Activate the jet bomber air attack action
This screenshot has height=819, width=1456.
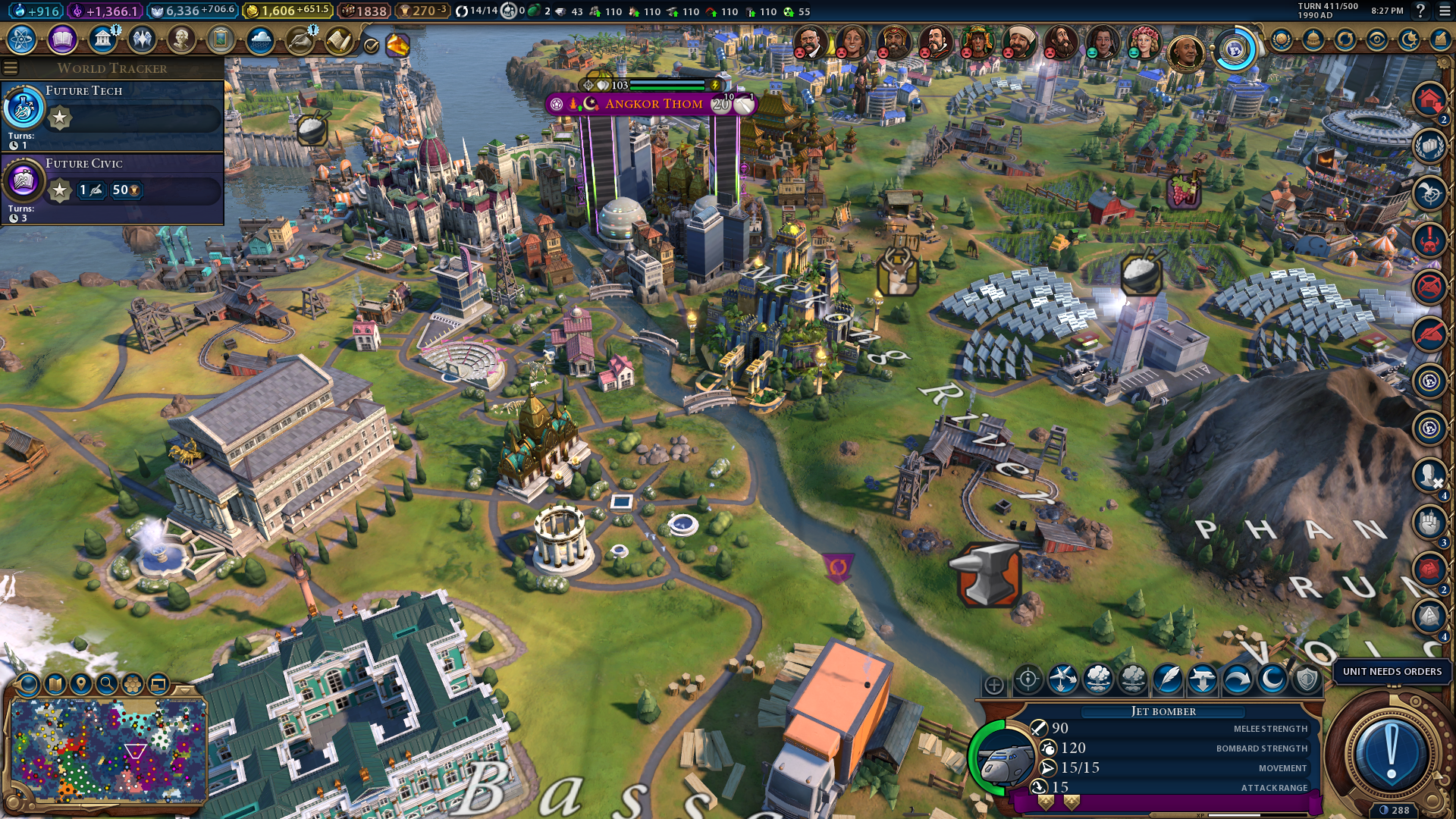(1063, 679)
